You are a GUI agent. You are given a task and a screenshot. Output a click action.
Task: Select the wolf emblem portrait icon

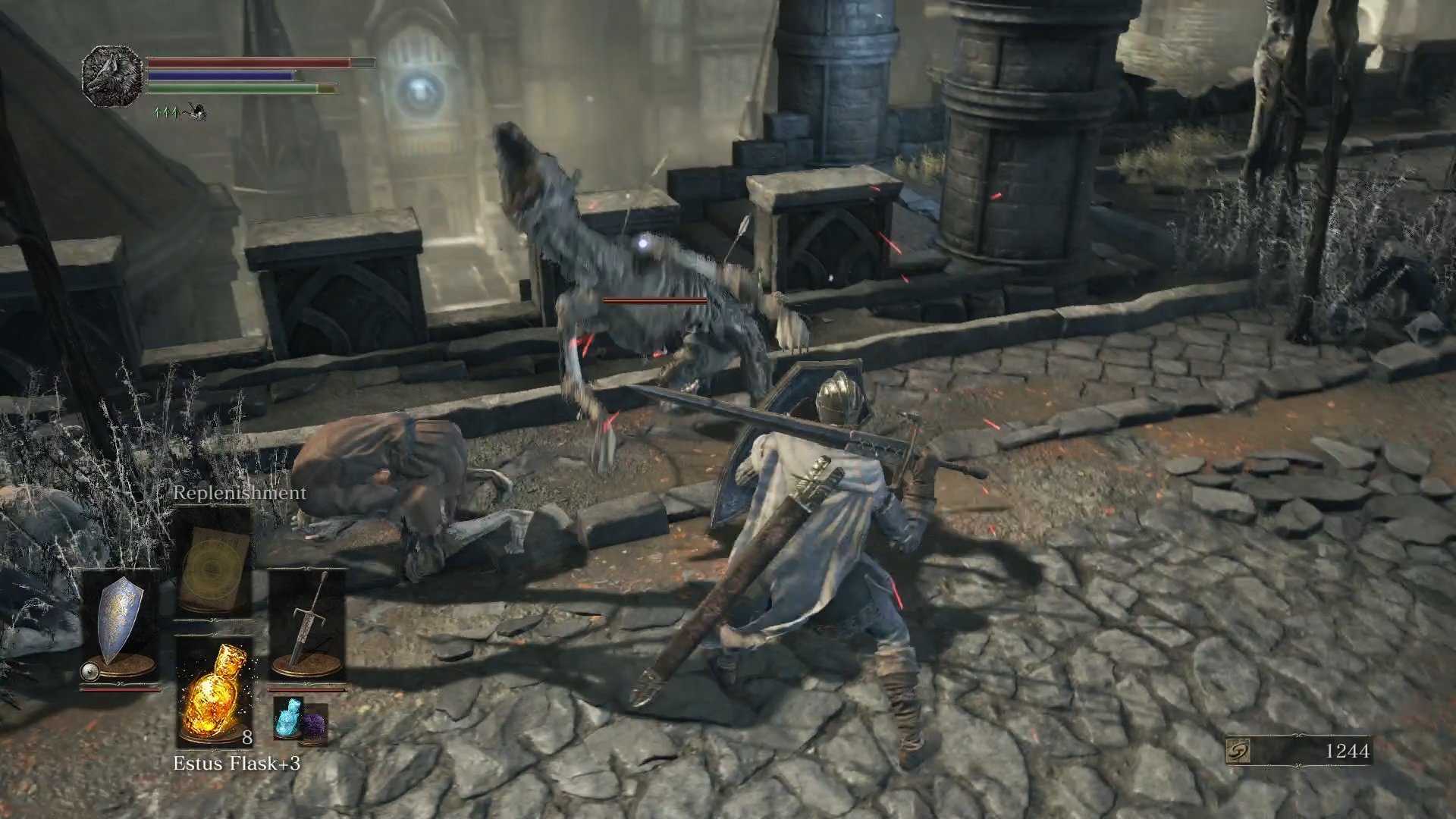112,76
